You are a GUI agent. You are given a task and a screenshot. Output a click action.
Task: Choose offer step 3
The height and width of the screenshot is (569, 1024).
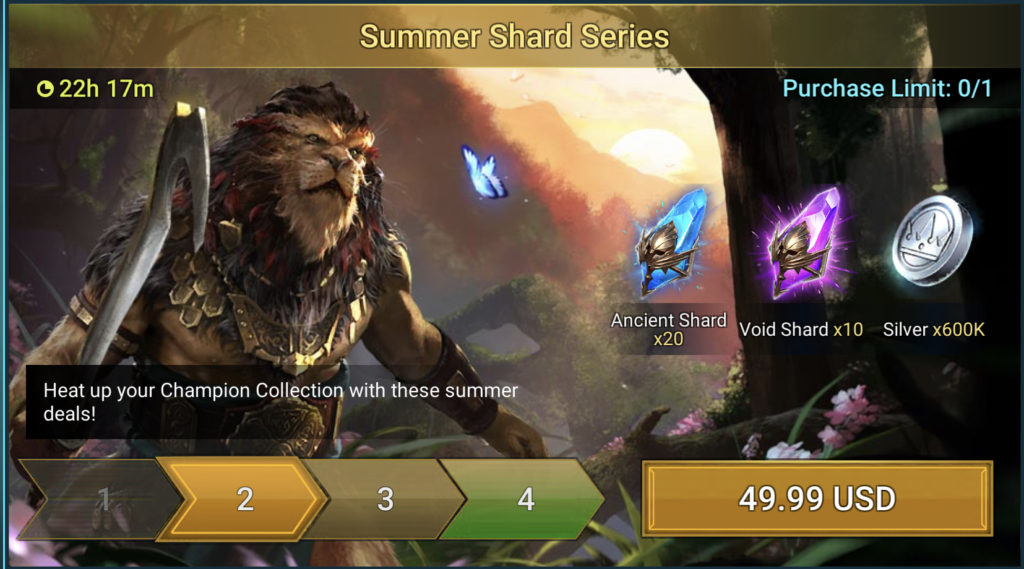click(x=386, y=499)
